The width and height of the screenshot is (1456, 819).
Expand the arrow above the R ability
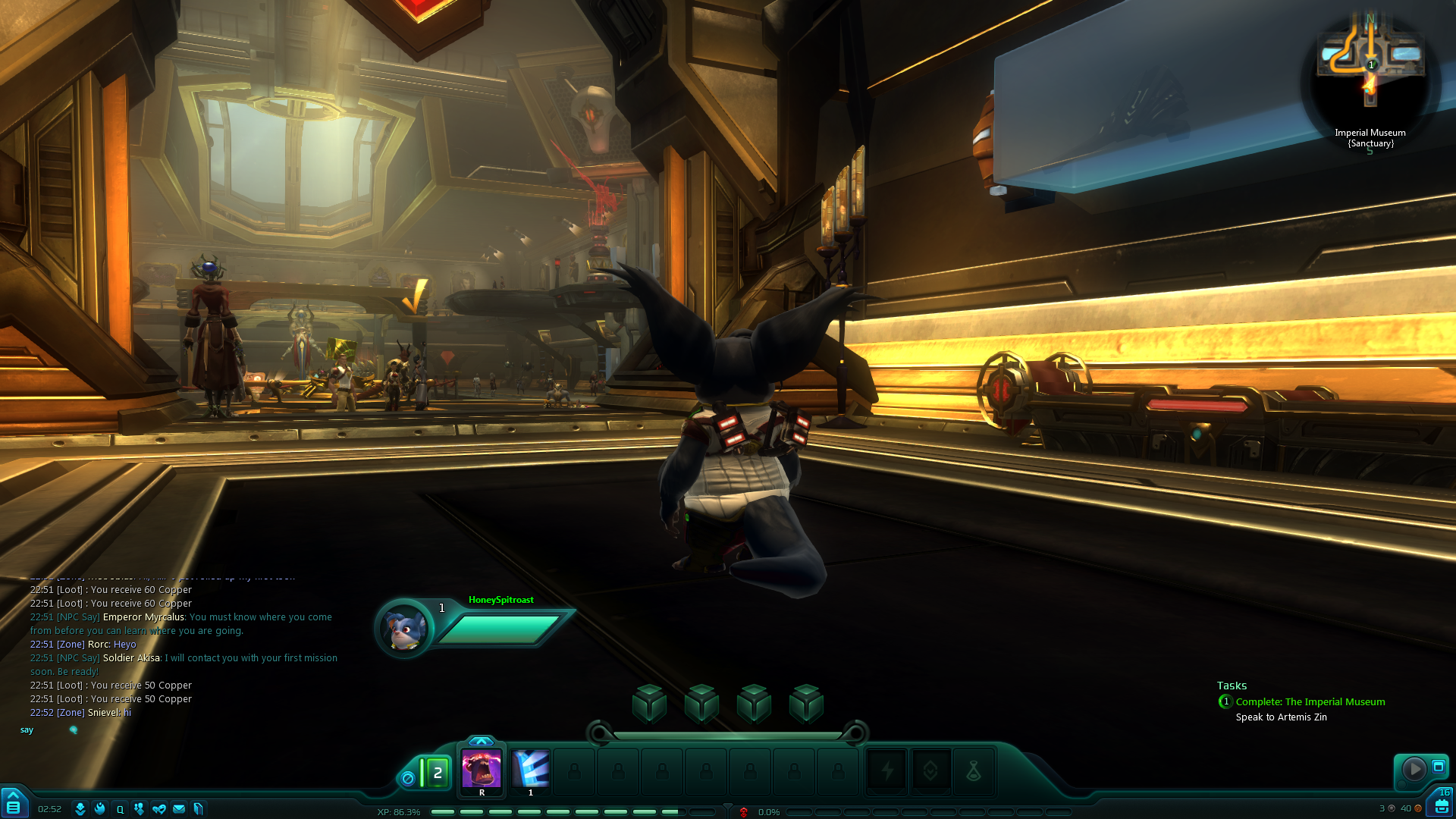[482, 741]
